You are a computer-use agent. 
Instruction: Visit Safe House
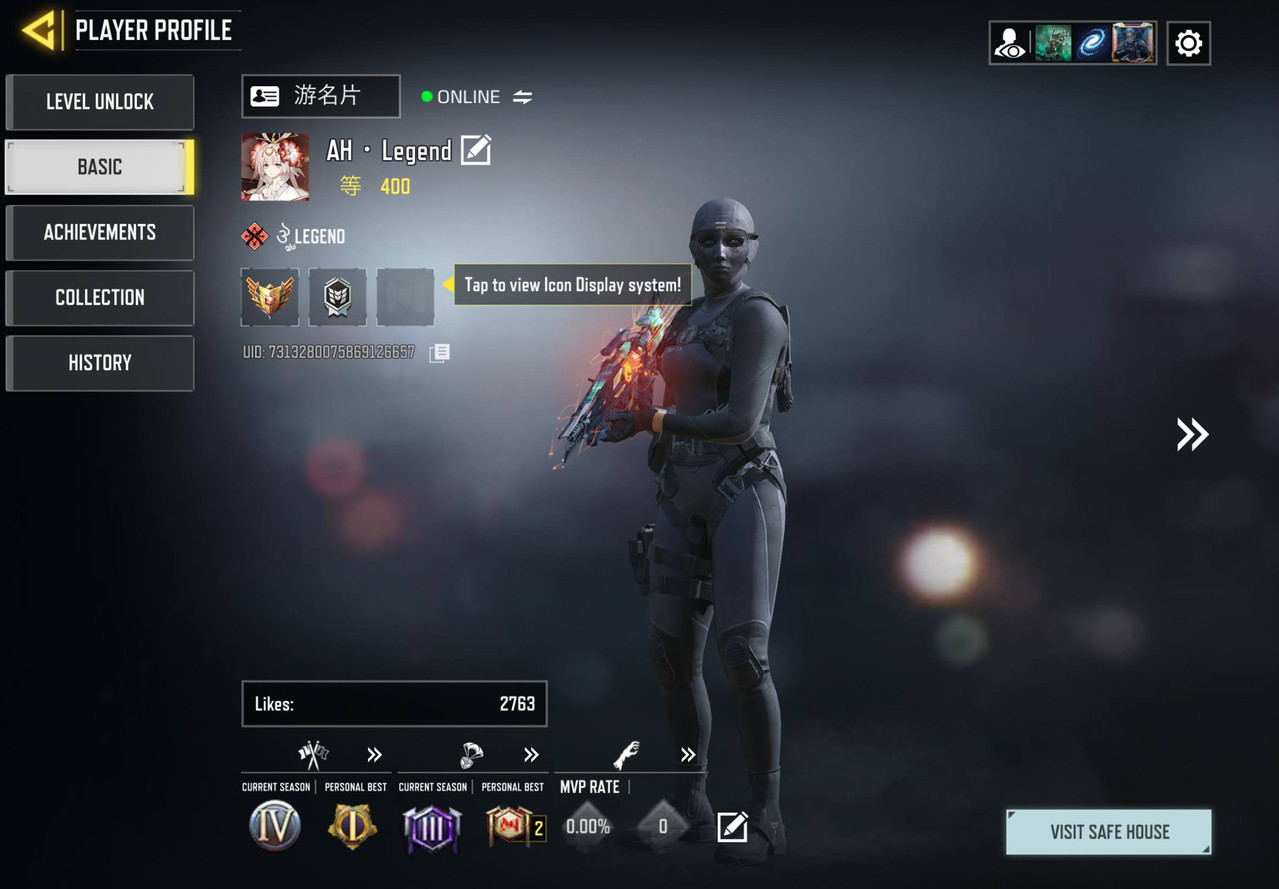pos(1109,832)
